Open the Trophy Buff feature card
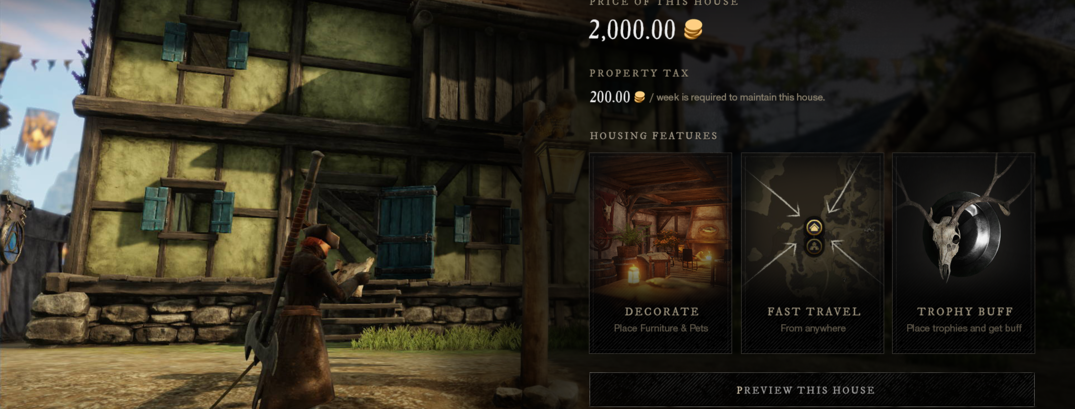 [x=963, y=253]
